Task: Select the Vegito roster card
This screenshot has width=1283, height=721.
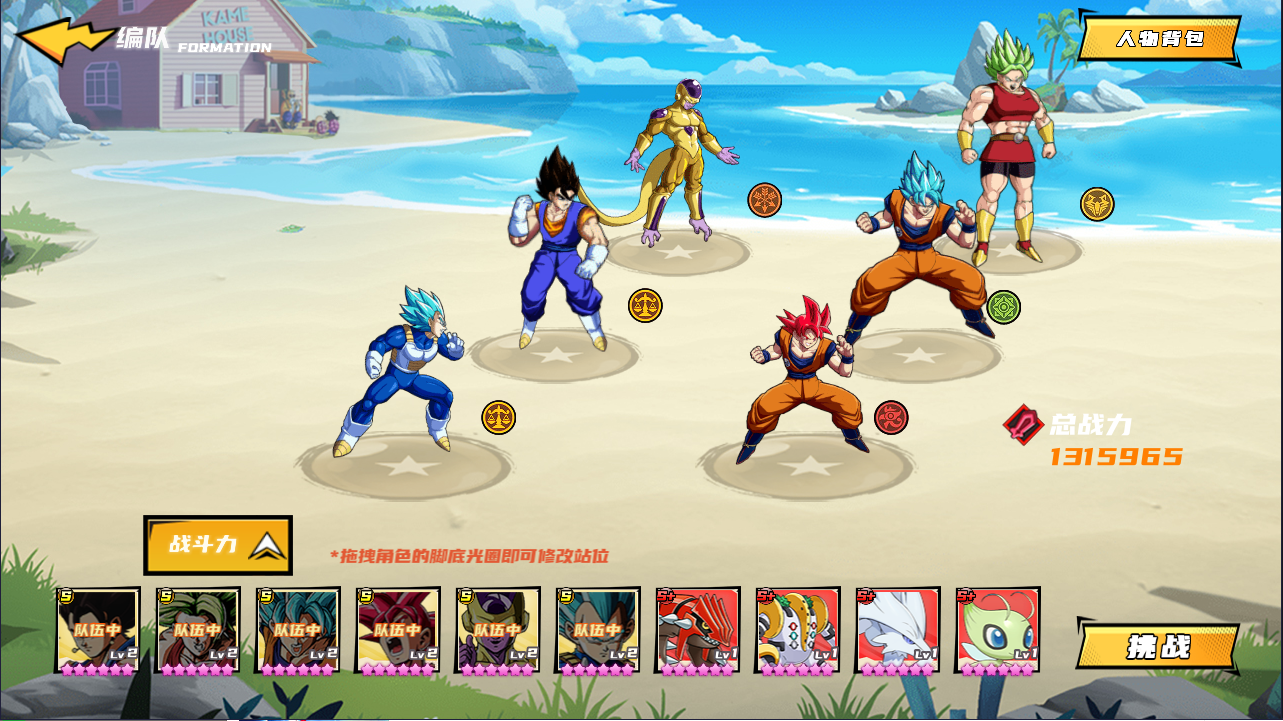Action: (98, 630)
